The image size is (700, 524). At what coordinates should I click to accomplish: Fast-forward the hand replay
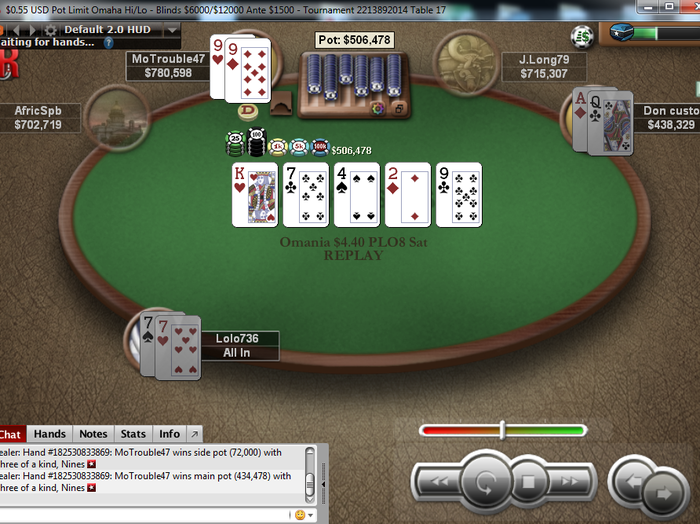click(572, 483)
